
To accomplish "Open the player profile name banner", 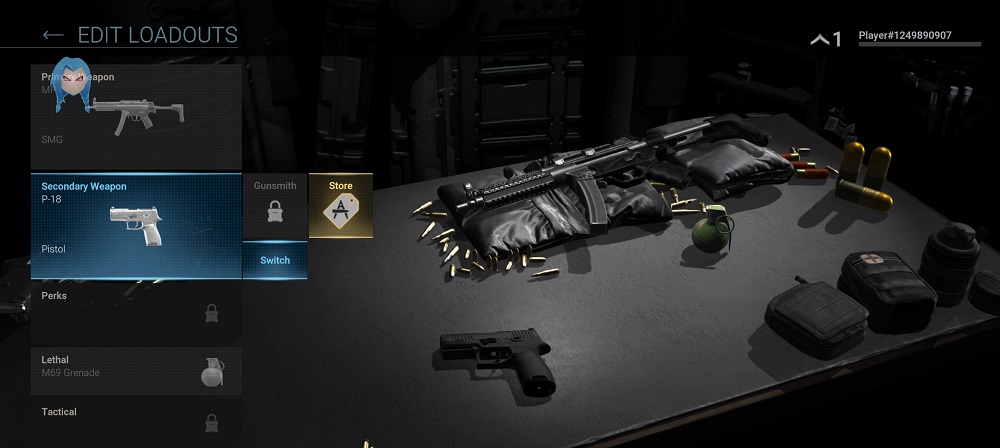I will pyautogui.click(x=905, y=37).
